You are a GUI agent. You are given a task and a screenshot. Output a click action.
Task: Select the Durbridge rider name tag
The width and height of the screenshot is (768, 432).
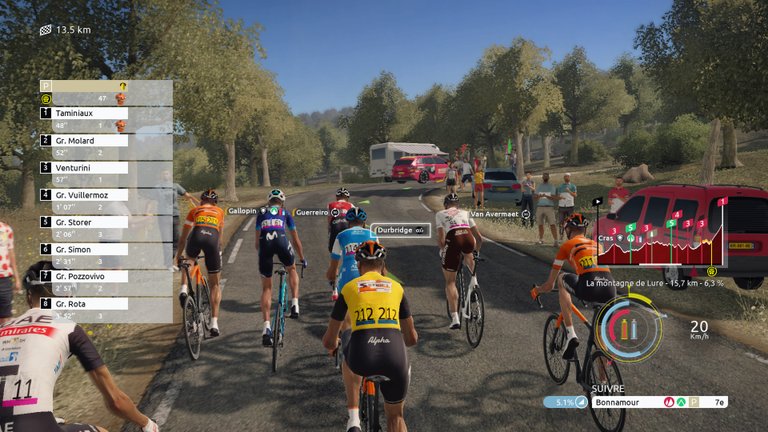coord(402,230)
